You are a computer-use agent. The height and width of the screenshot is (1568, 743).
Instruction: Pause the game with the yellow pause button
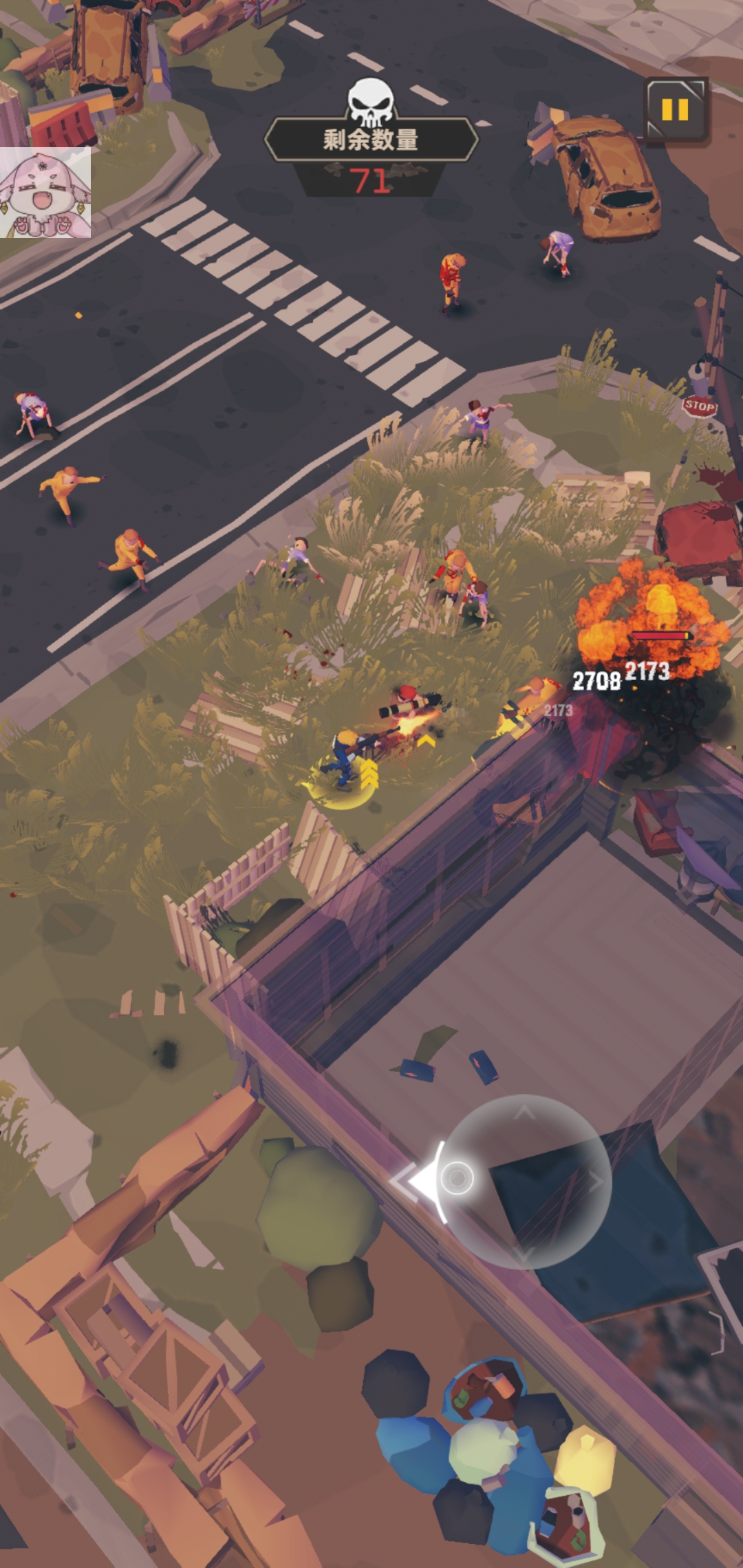(x=675, y=110)
